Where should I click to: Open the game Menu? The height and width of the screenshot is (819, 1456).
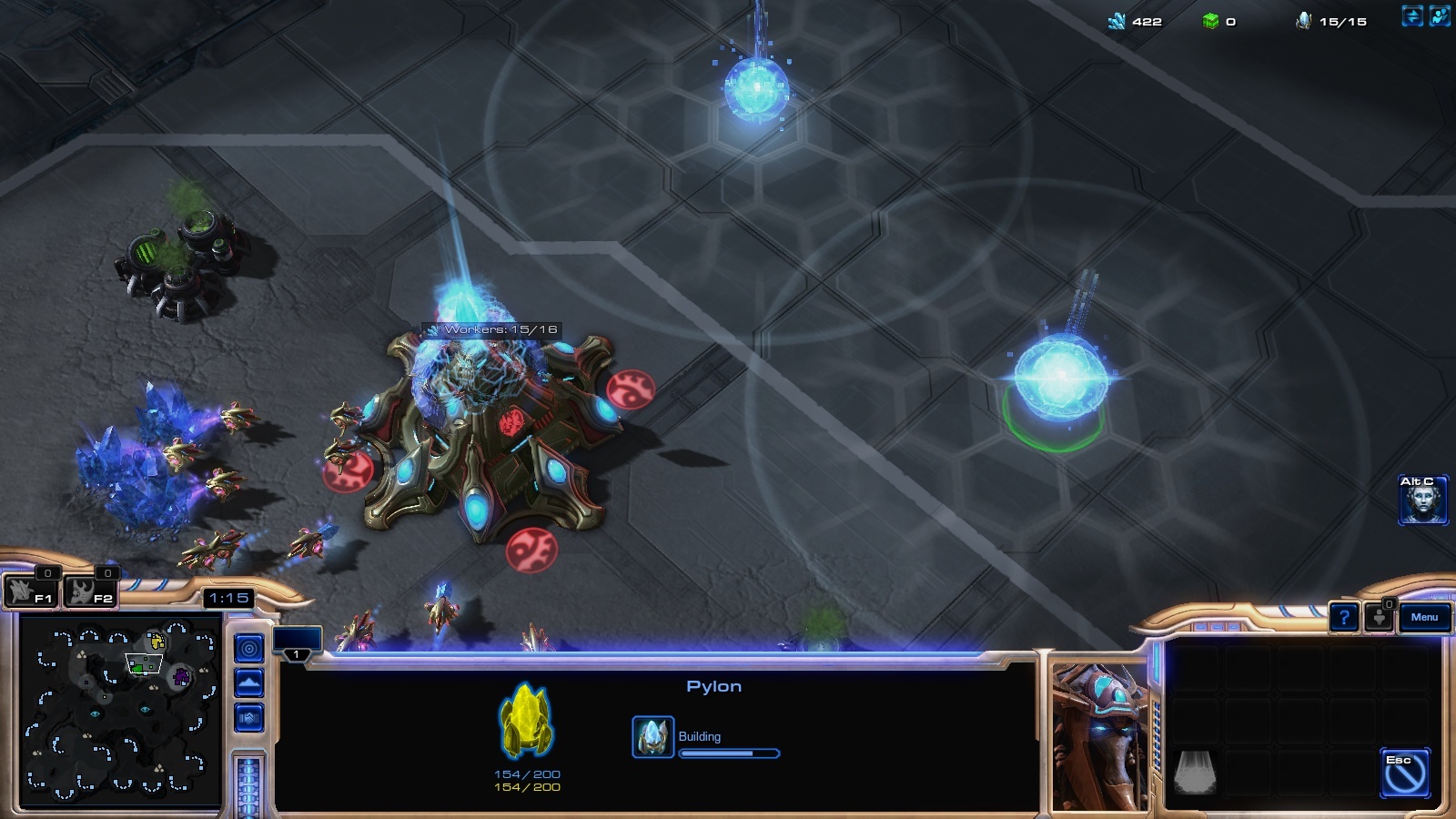(1424, 617)
